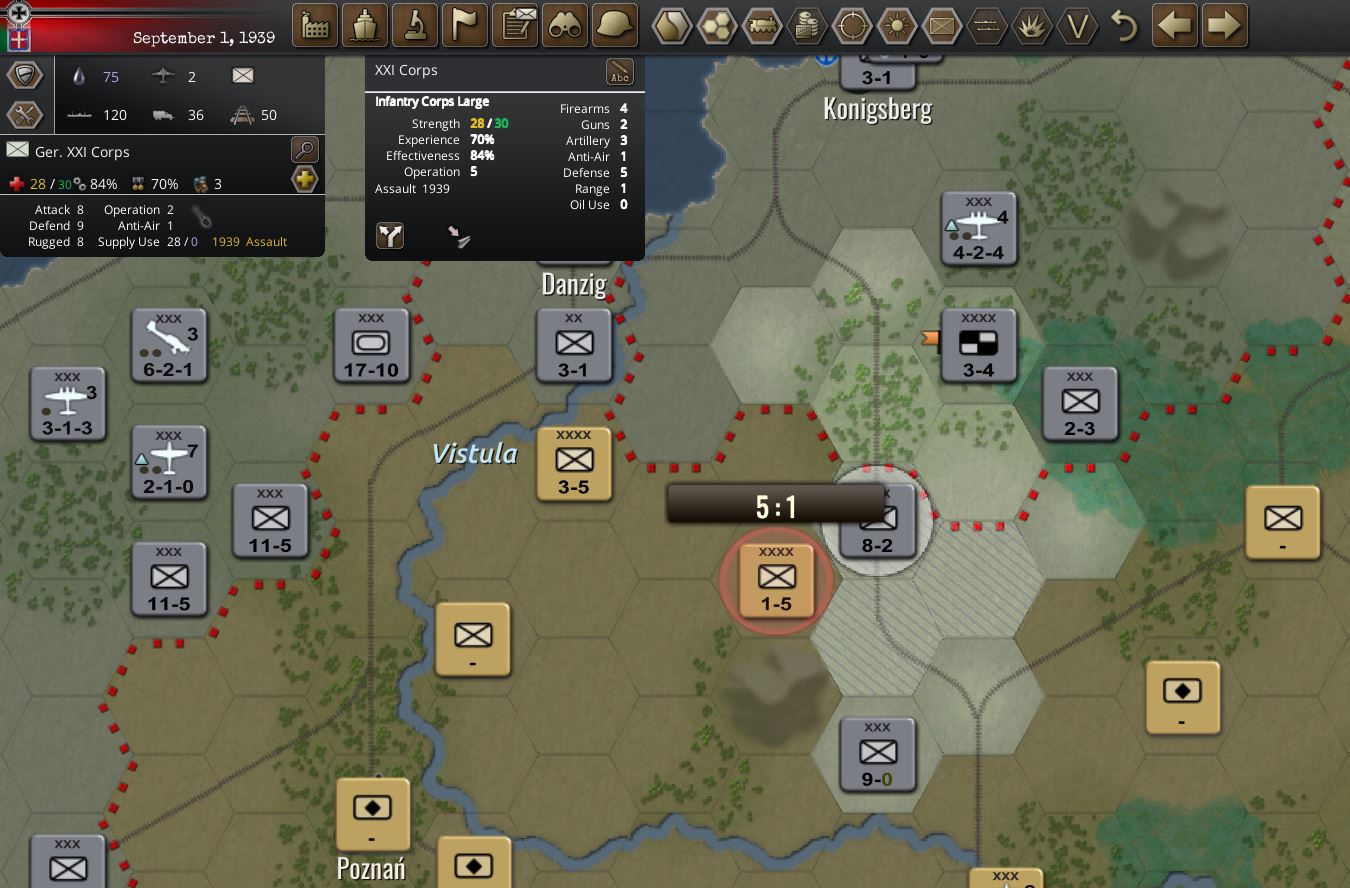
Task: Toggle the wrench repair panel
Action: pyautogui.click(x=25, y=113)
